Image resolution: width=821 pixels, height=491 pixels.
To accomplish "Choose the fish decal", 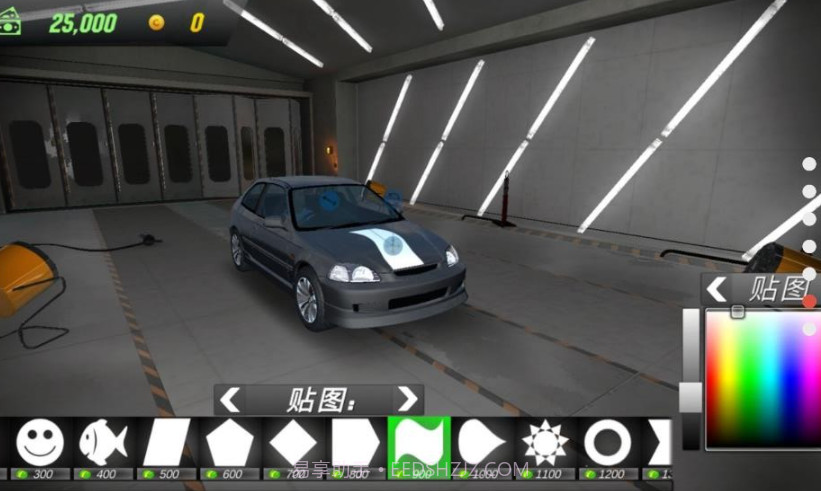I will 102,442.
